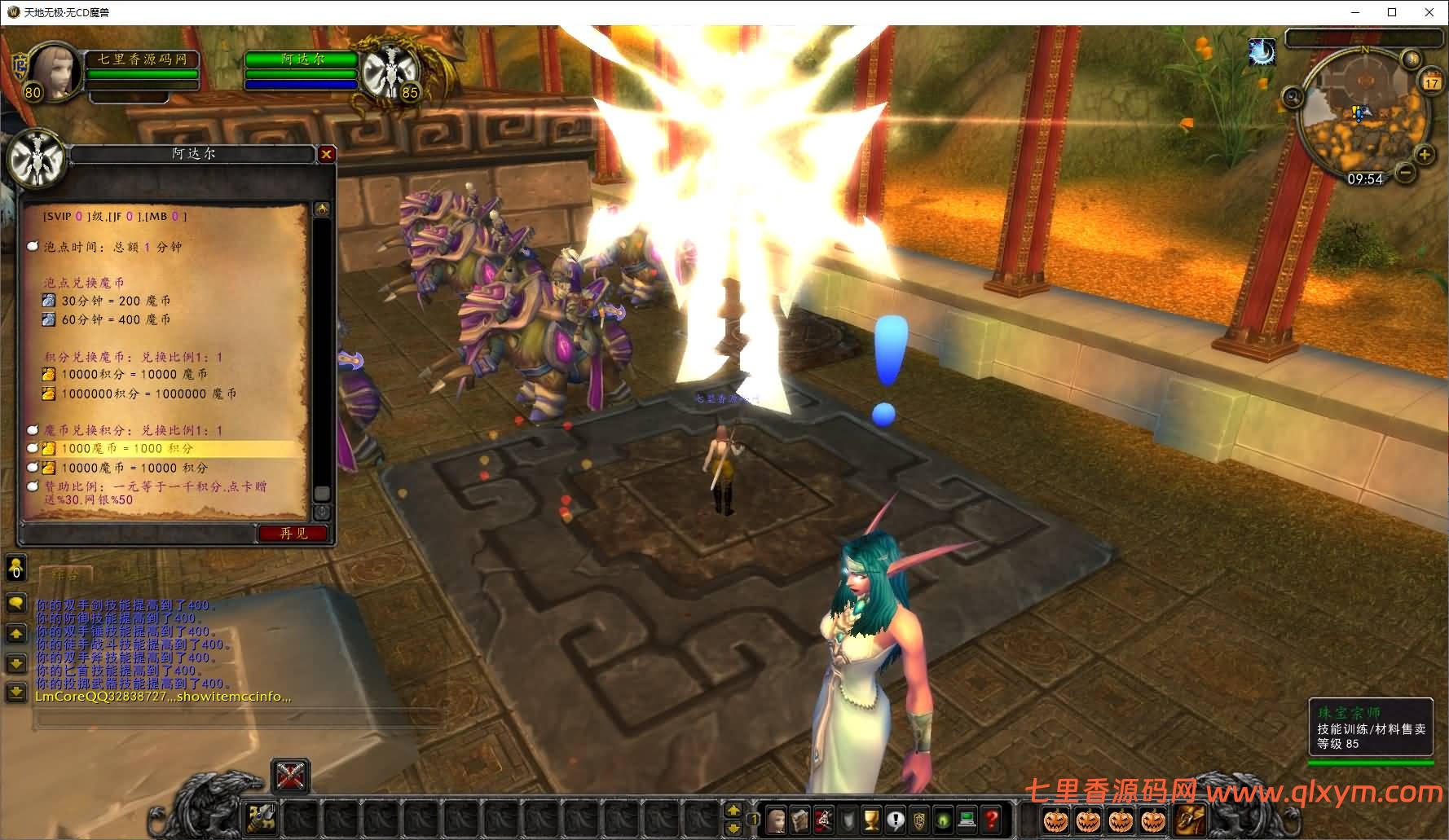Zoom in the minimap with plus button
The height and width of the screenshot is (840, 1449).
[1425, 155]
